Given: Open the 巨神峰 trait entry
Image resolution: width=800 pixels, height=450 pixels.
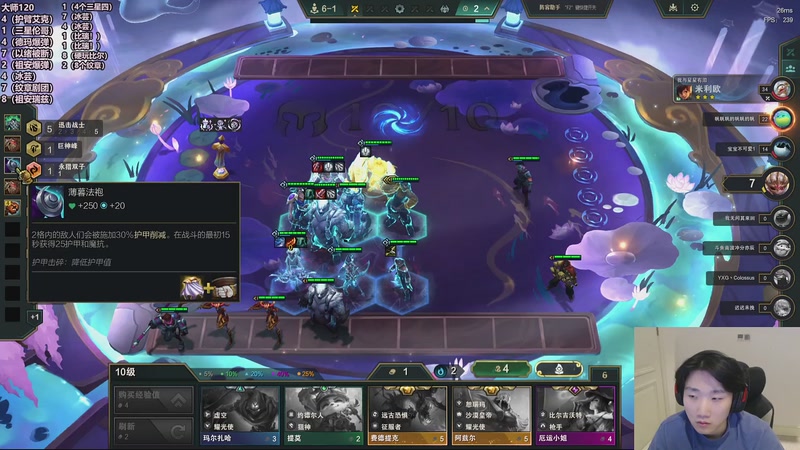Looking at the screenshot, I should point(55,146).
